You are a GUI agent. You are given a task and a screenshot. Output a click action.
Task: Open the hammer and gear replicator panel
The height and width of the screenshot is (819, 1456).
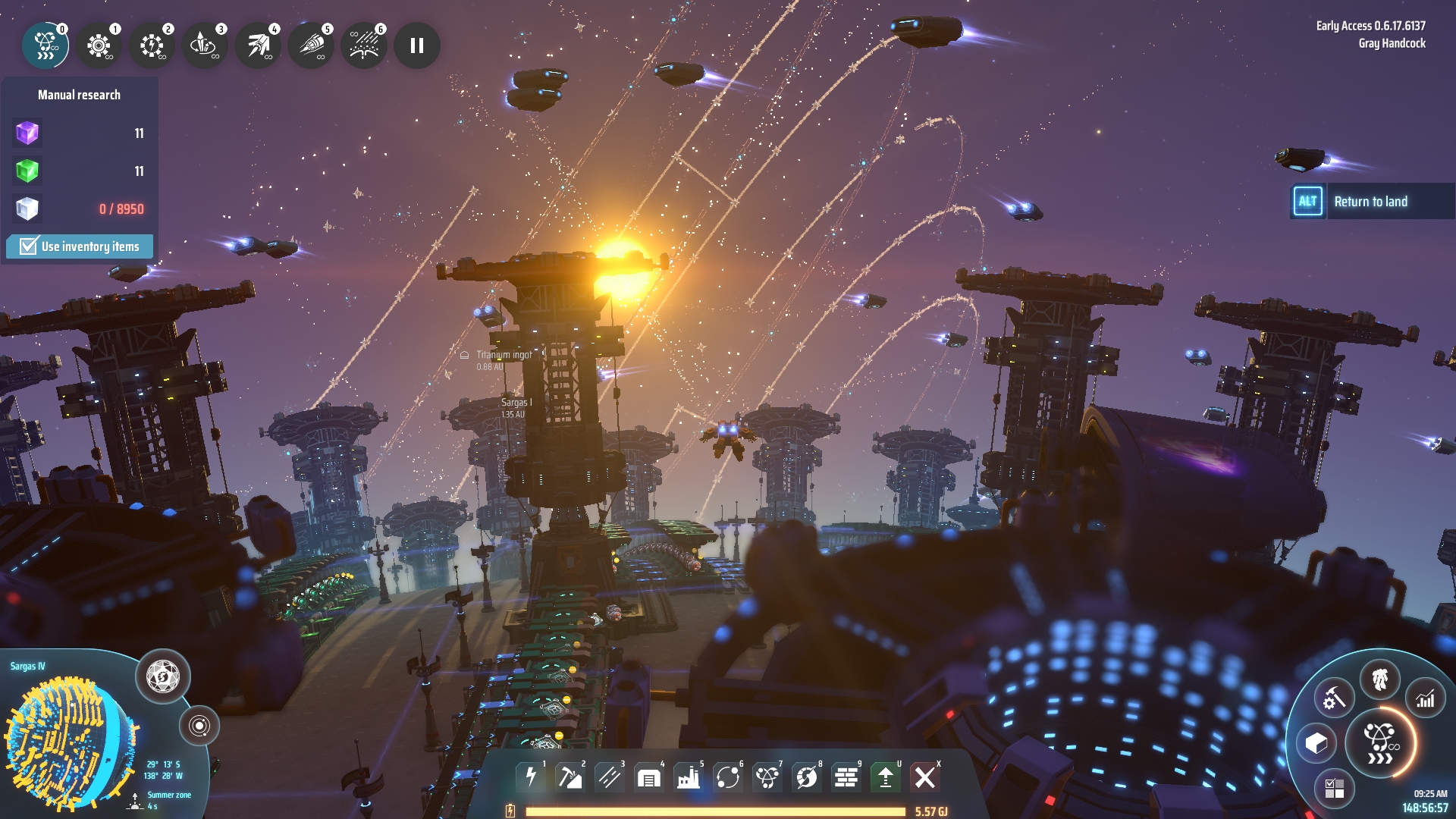pos(1334,698)
